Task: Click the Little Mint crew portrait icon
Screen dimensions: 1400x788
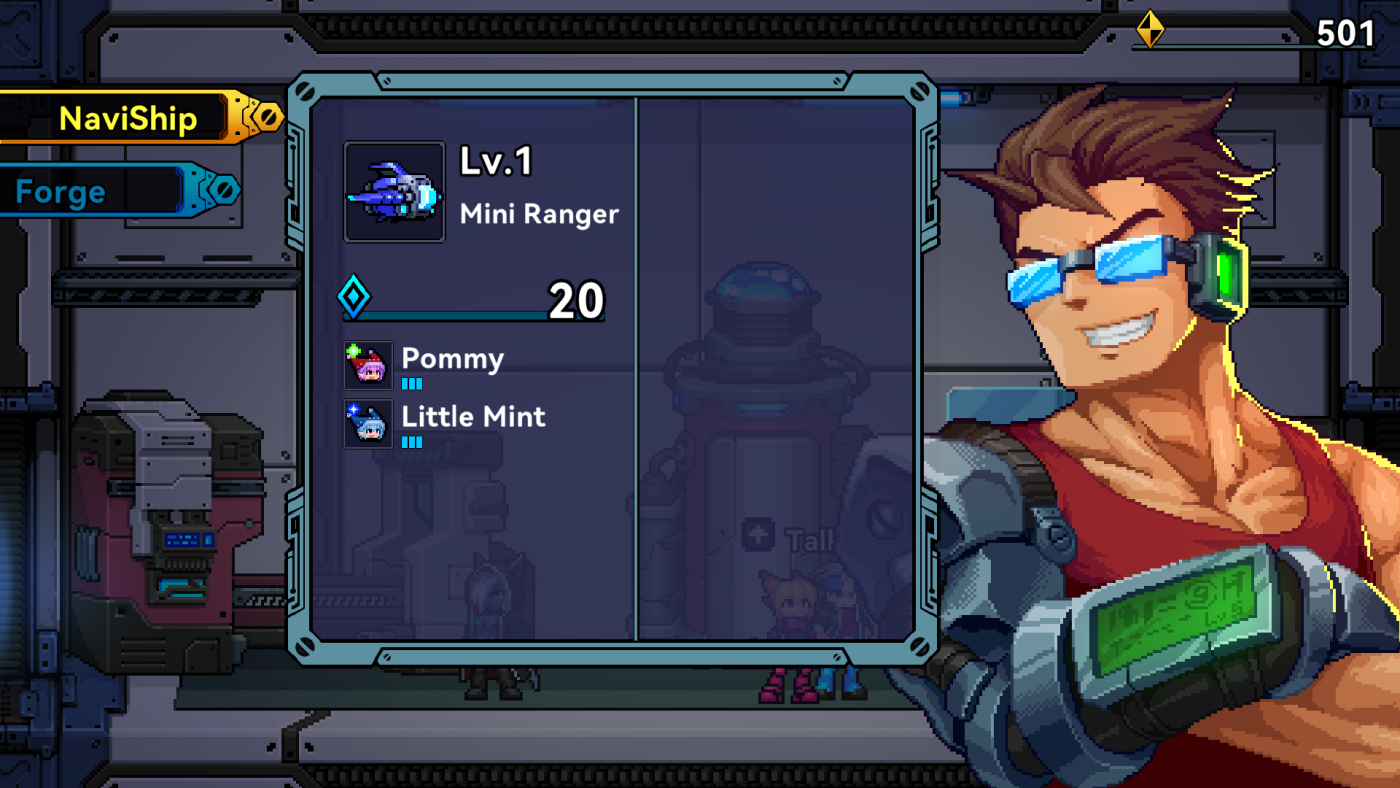Action: click(367, 422)
